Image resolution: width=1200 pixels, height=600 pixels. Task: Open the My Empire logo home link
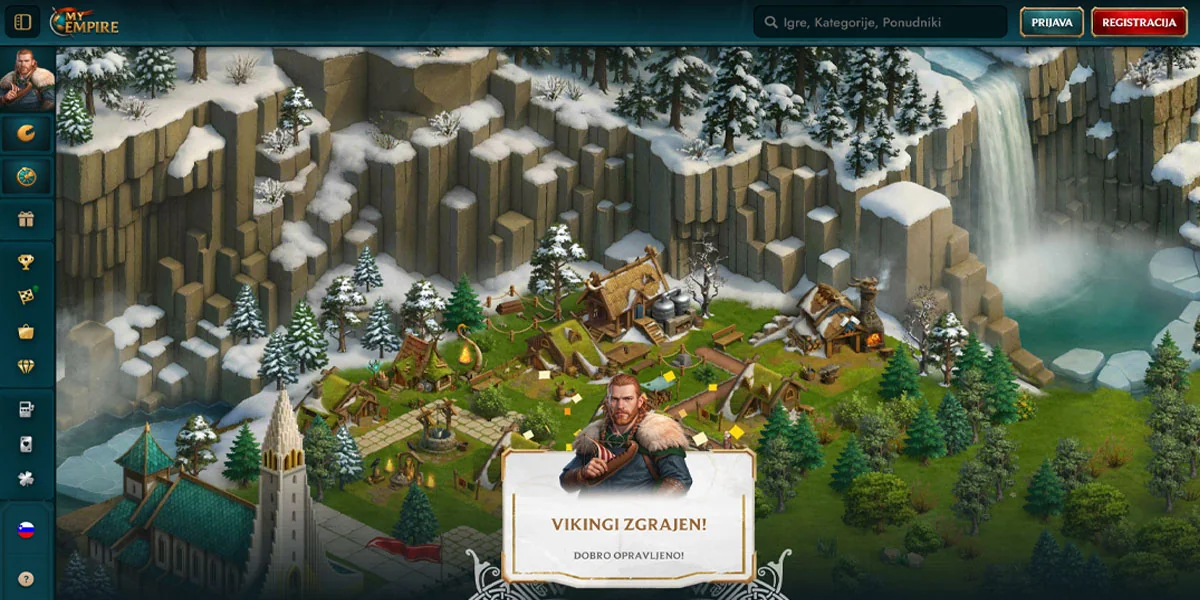pyautogui.click(x=84, y=22)
